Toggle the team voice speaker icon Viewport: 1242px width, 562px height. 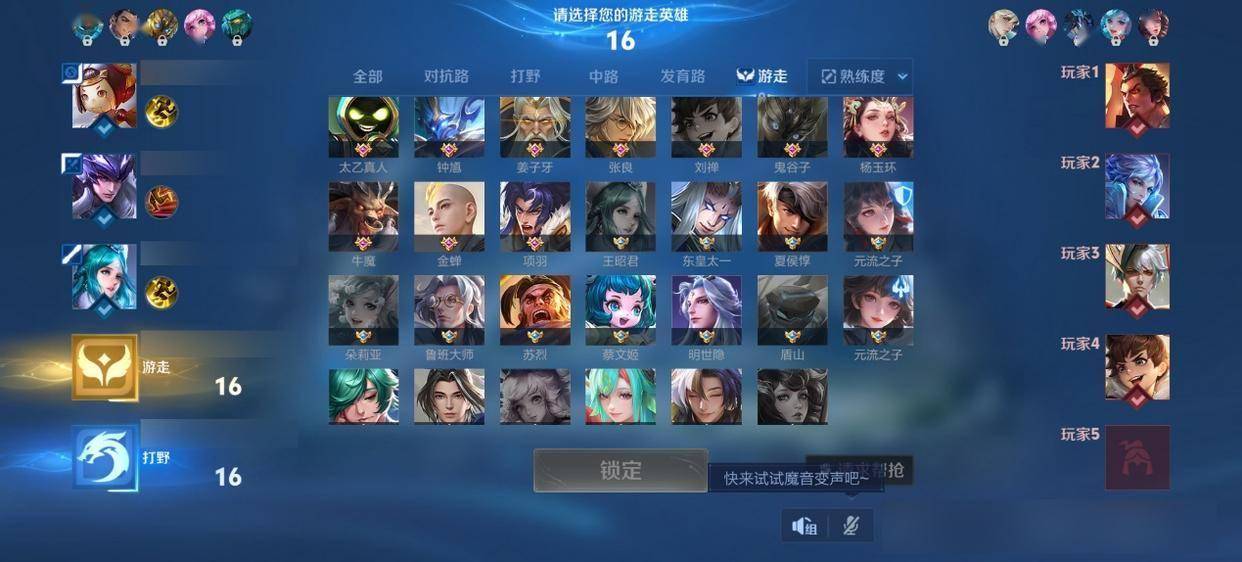805,526
